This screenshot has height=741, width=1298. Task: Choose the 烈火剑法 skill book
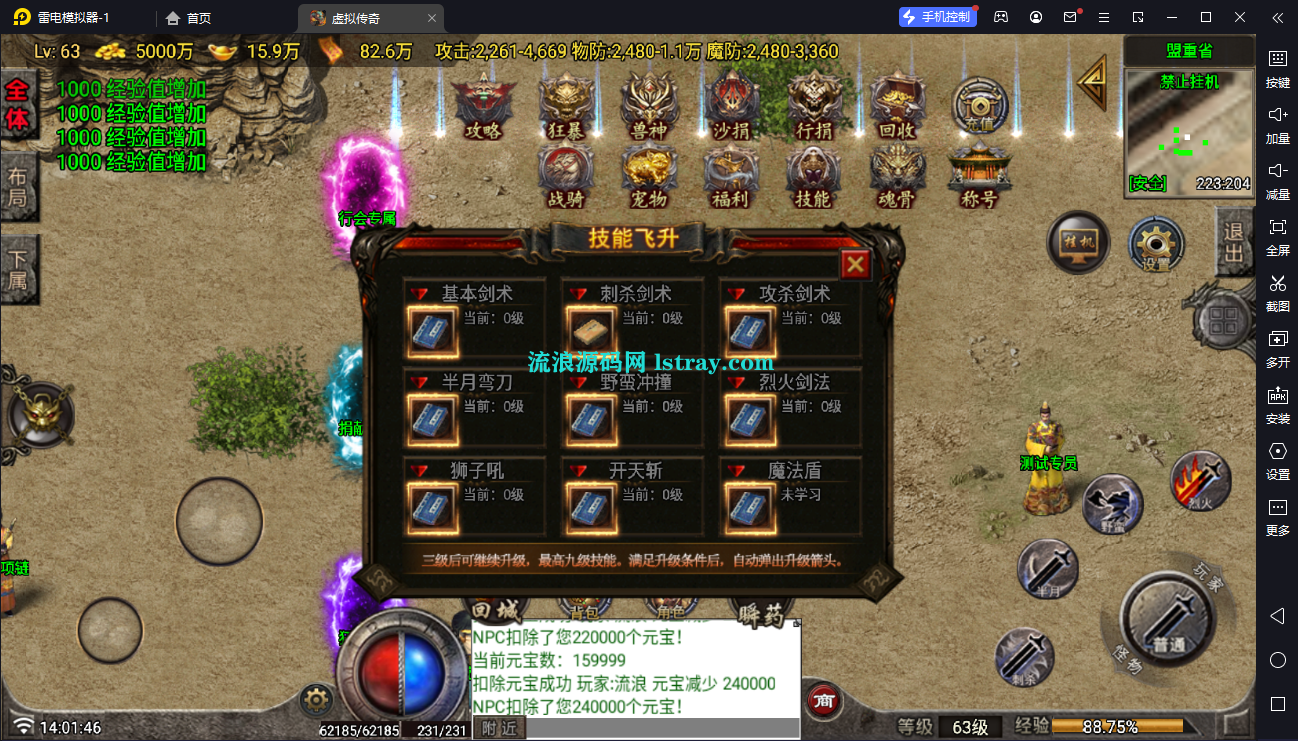(x=749, y=419)
